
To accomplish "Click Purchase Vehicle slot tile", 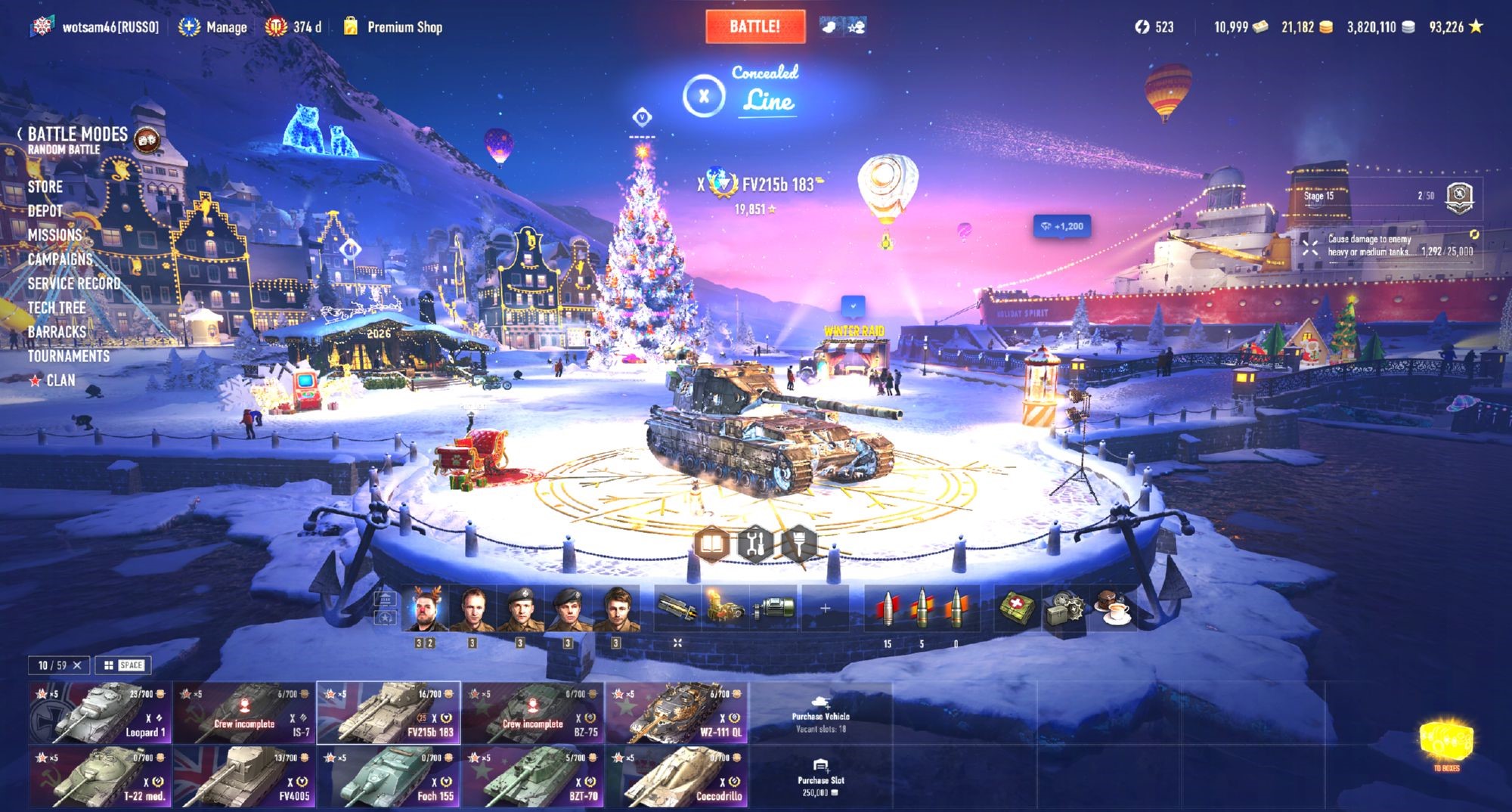I will pos(820,713).
